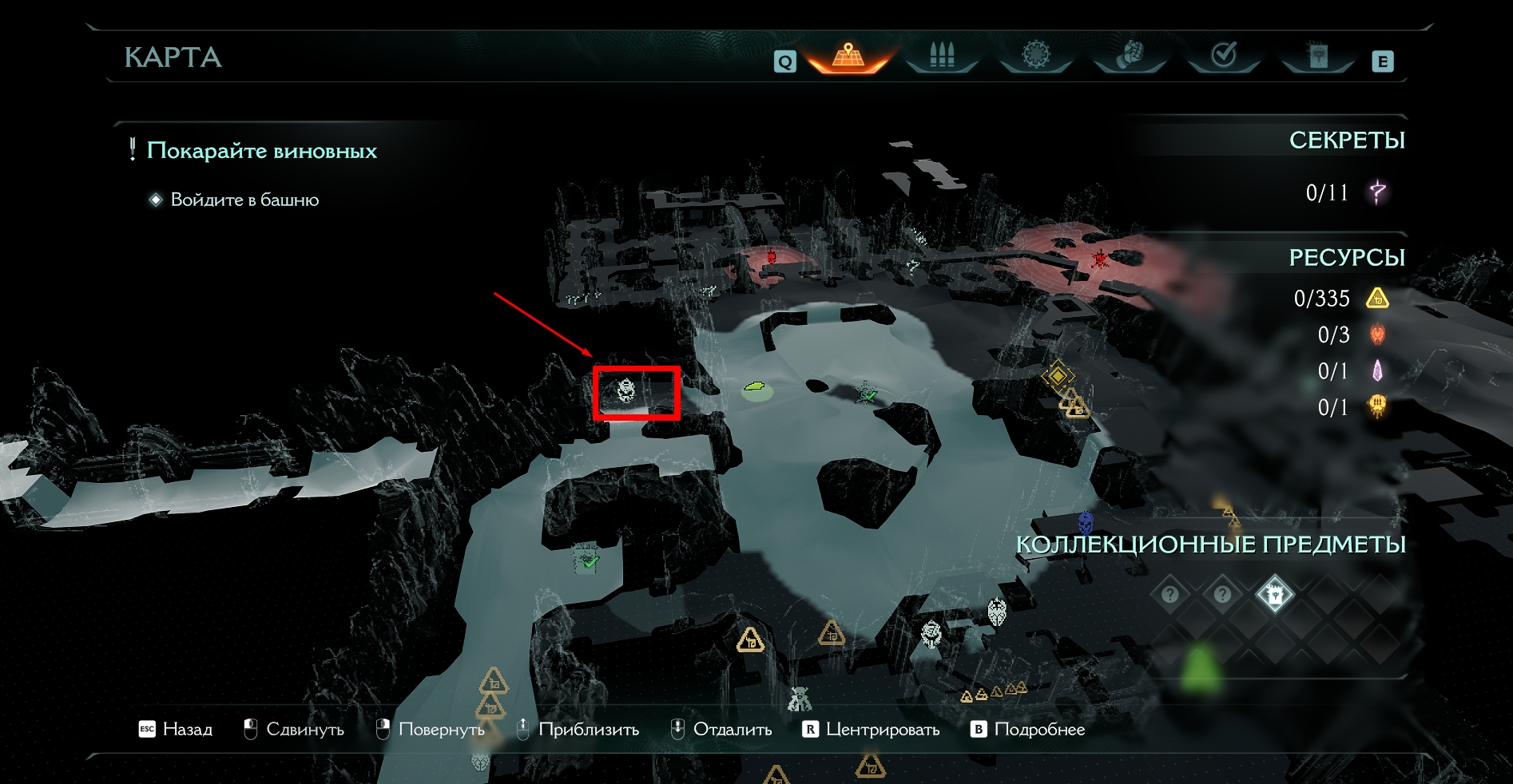Select the "Покарайте виновных" mission objective
The height and width of the screenshot is (784, 1513).
click(261, 151)
